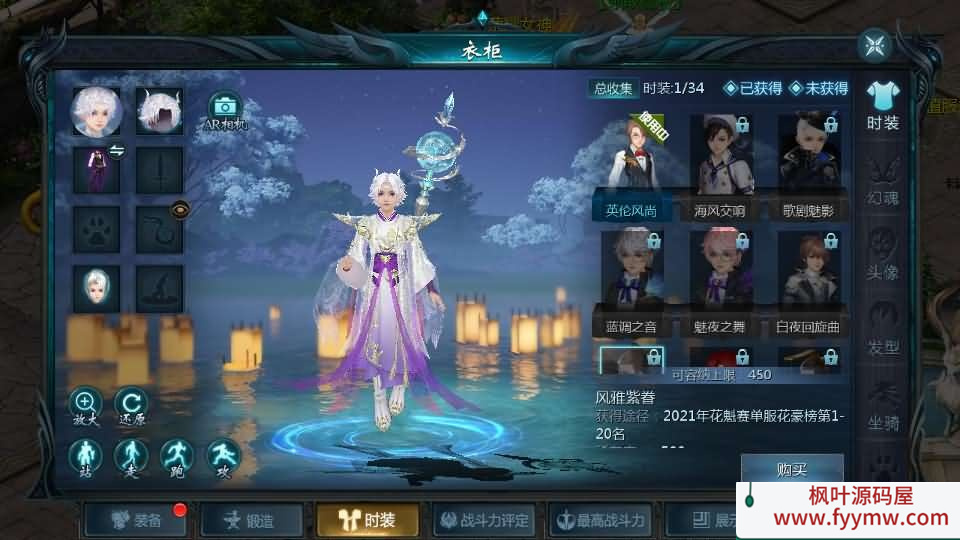Open the 总收集 collection summary
The image size is (960, 540).
pos(613,88)
